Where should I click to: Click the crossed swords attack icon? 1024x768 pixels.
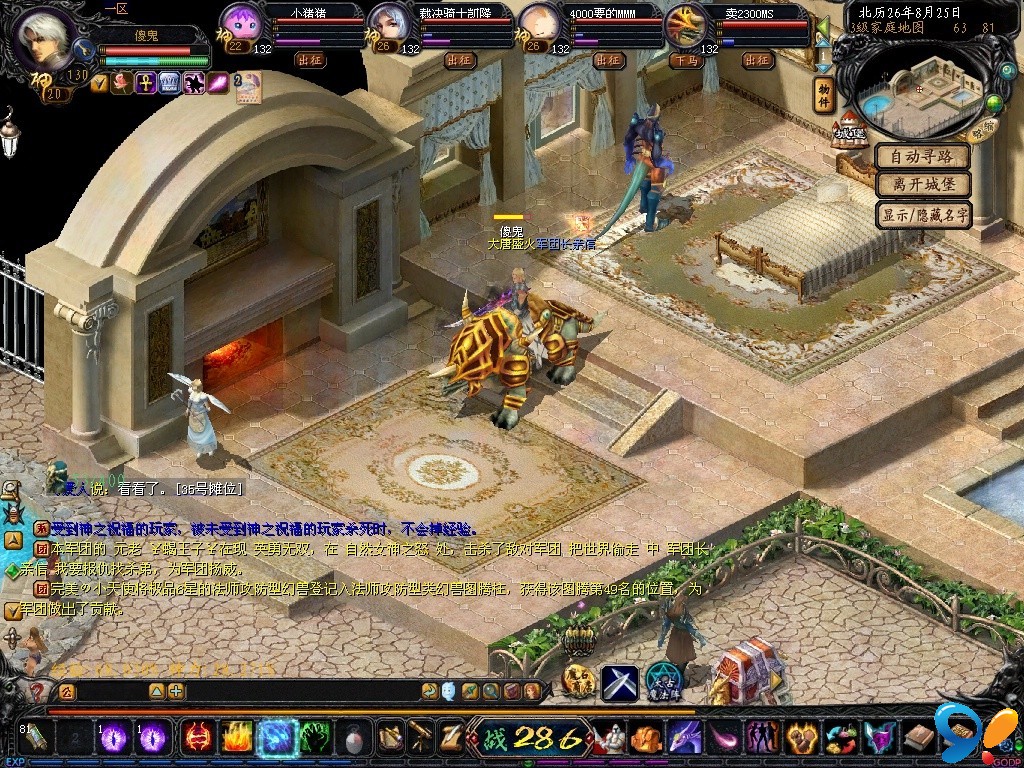pyautogui.click(x=619, y=682)
